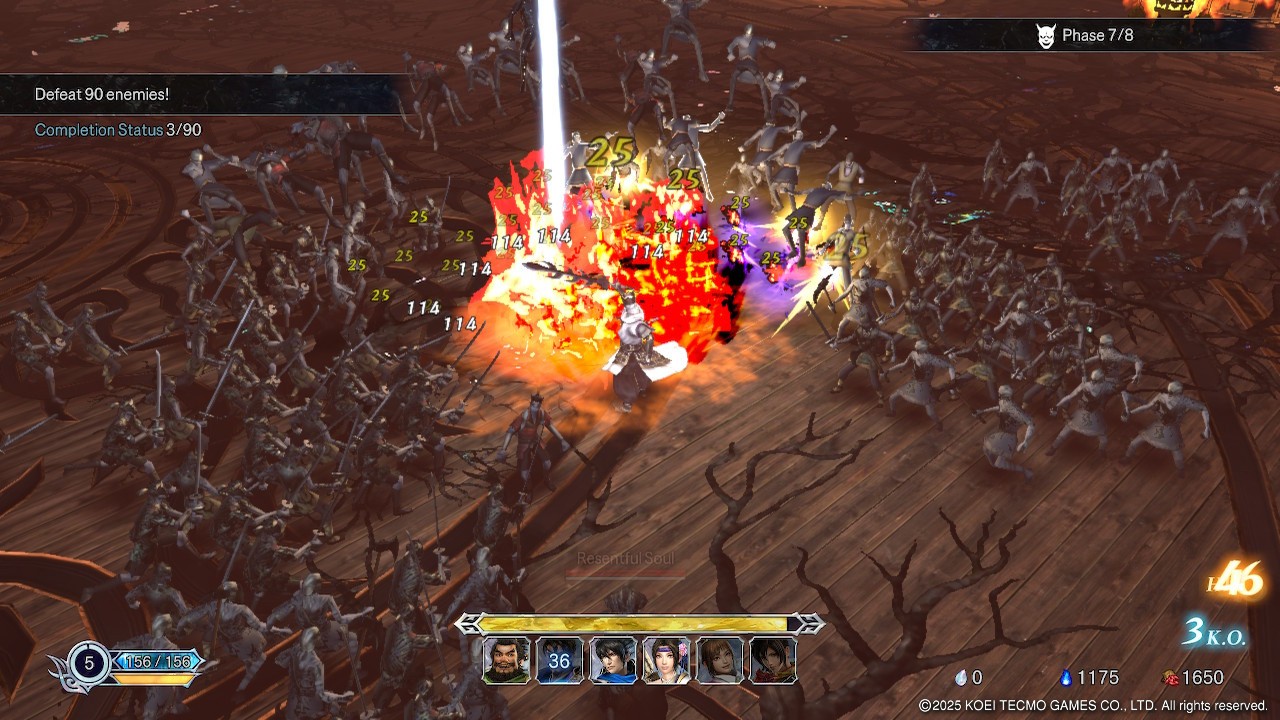Image resolution: width=1280 pixels, height=720 pixels.
Task: Choose the woman with purple headband portrait
Action: click(x=666, y=661)
